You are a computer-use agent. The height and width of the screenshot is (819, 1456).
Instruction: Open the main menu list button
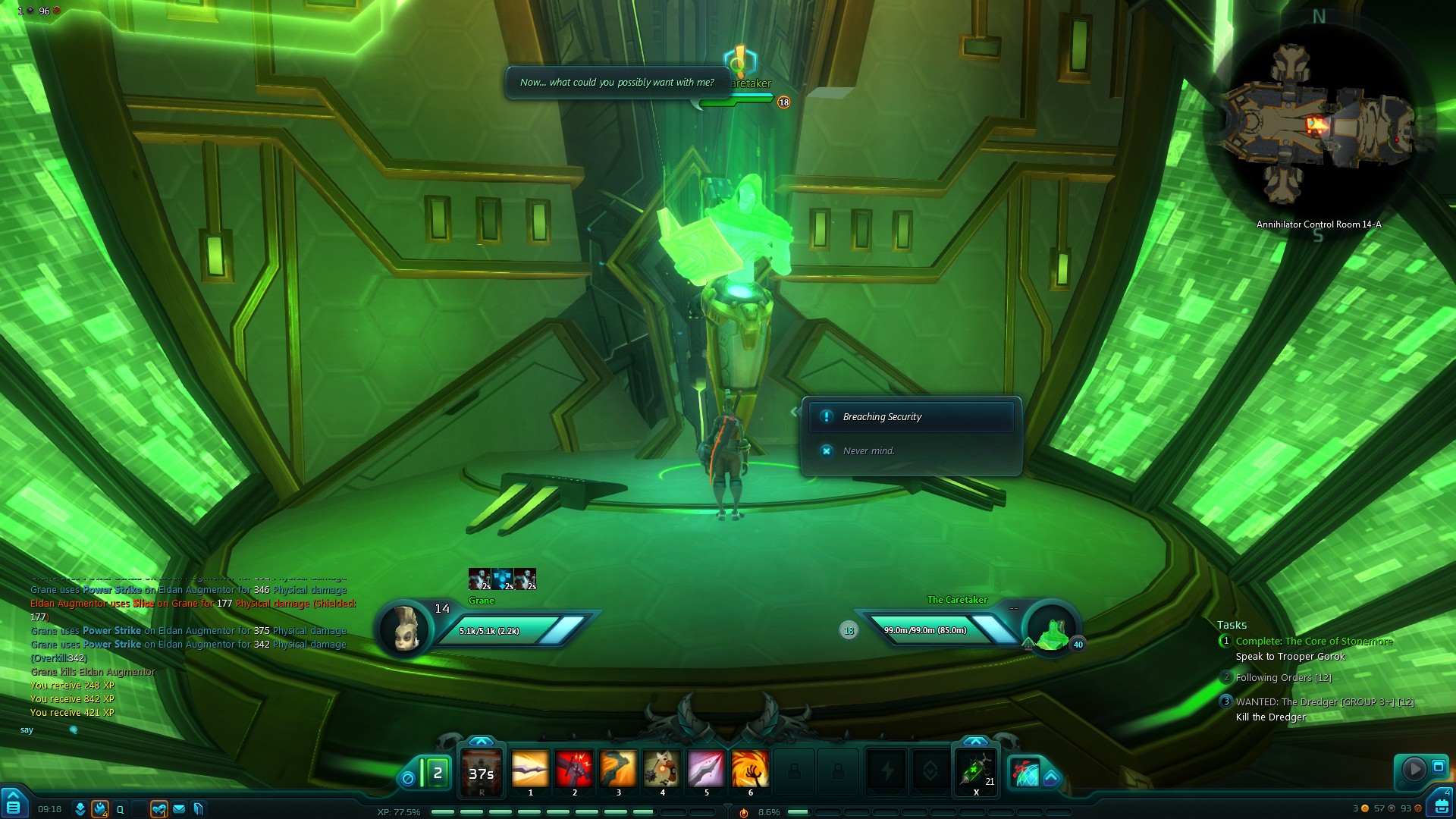tap(14, 806)
